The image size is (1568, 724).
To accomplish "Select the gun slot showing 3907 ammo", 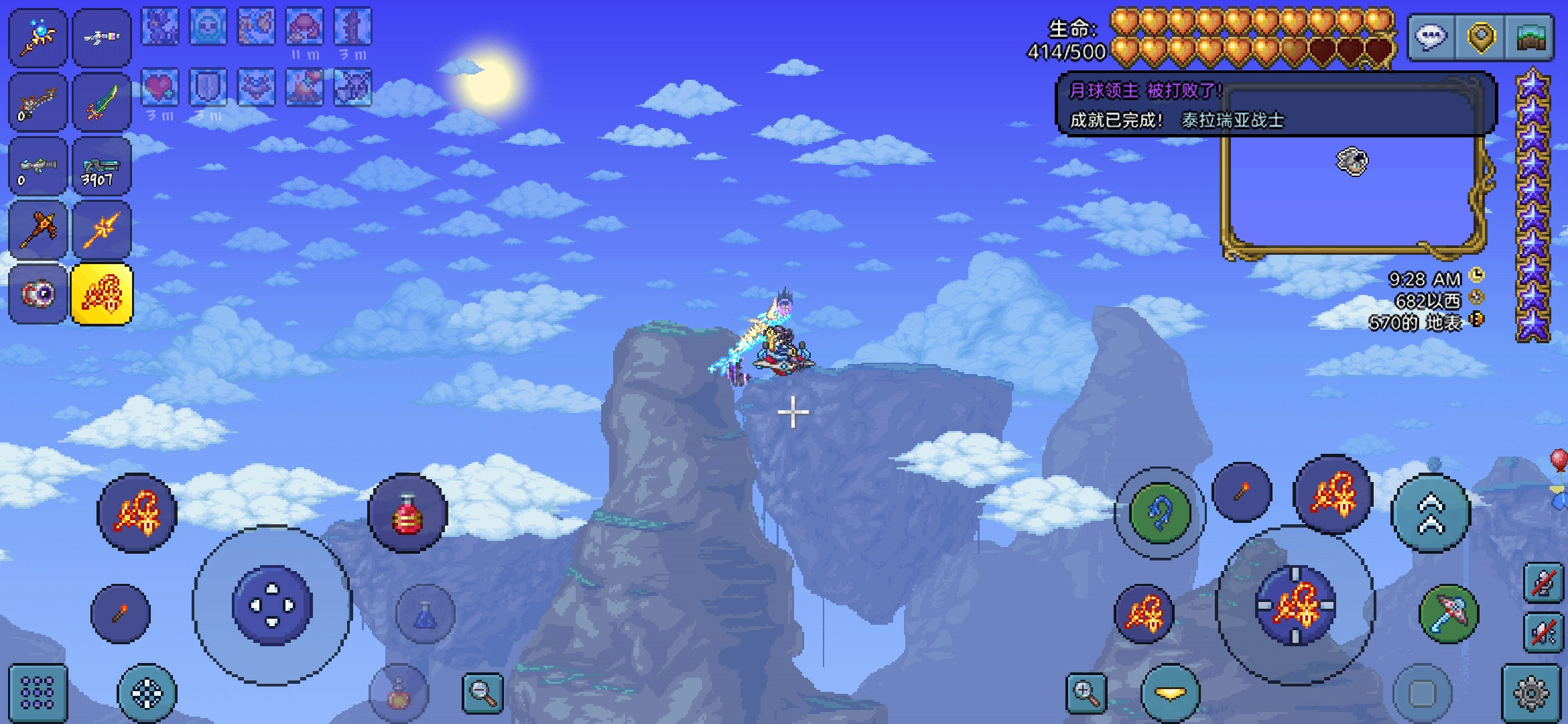I will click(102, 166).
